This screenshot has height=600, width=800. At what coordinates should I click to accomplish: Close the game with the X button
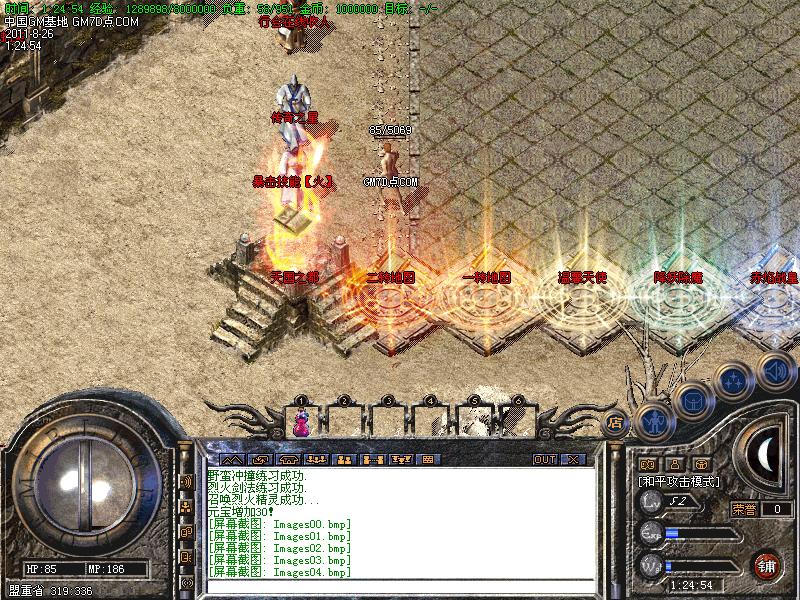pyautogui.click(x=573, y=460)
